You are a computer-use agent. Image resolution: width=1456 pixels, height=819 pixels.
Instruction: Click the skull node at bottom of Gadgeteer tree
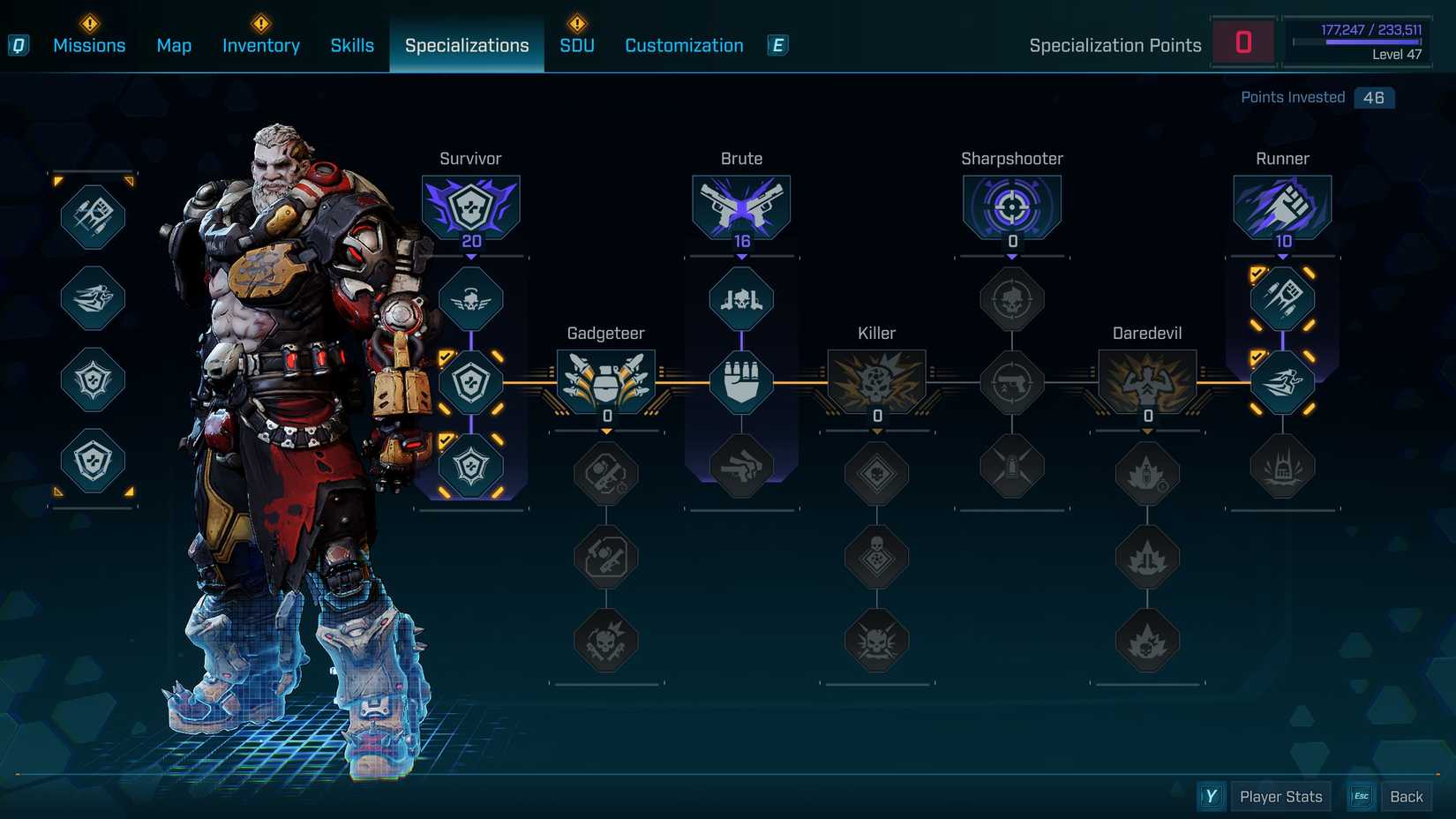(605, 641)
